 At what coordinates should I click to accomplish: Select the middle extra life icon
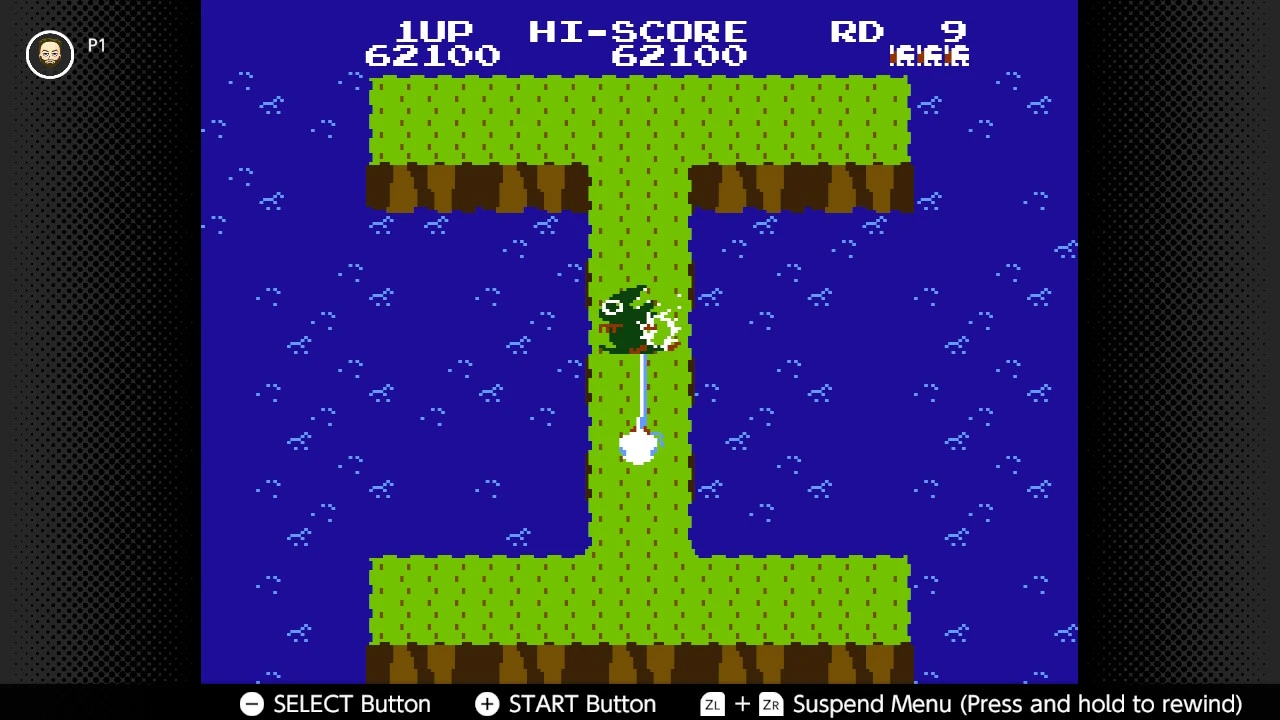pos(928,56)
